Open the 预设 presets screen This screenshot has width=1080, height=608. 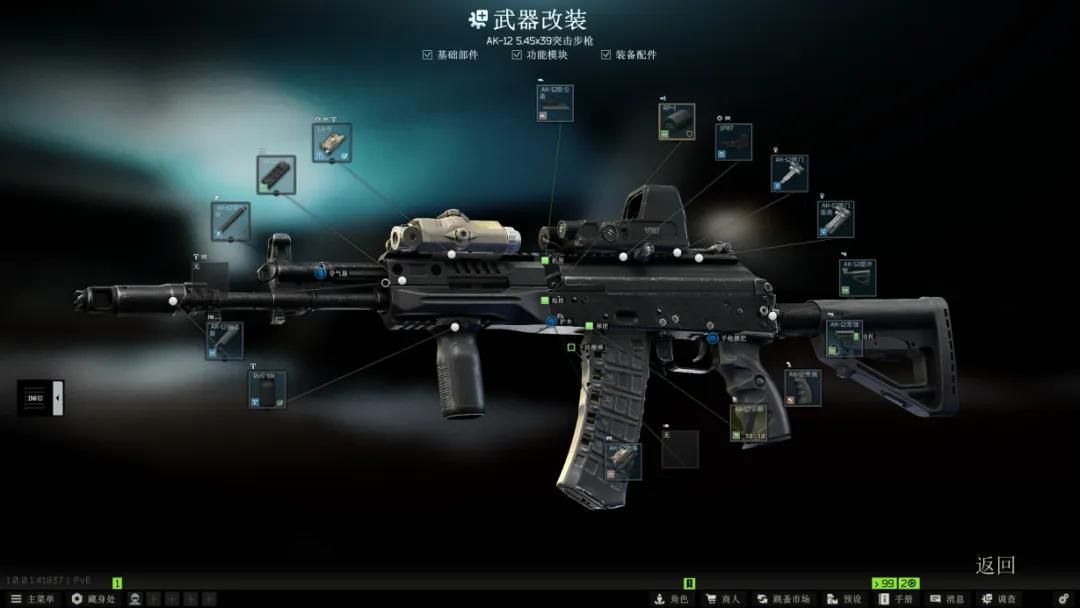click(845, 599)
